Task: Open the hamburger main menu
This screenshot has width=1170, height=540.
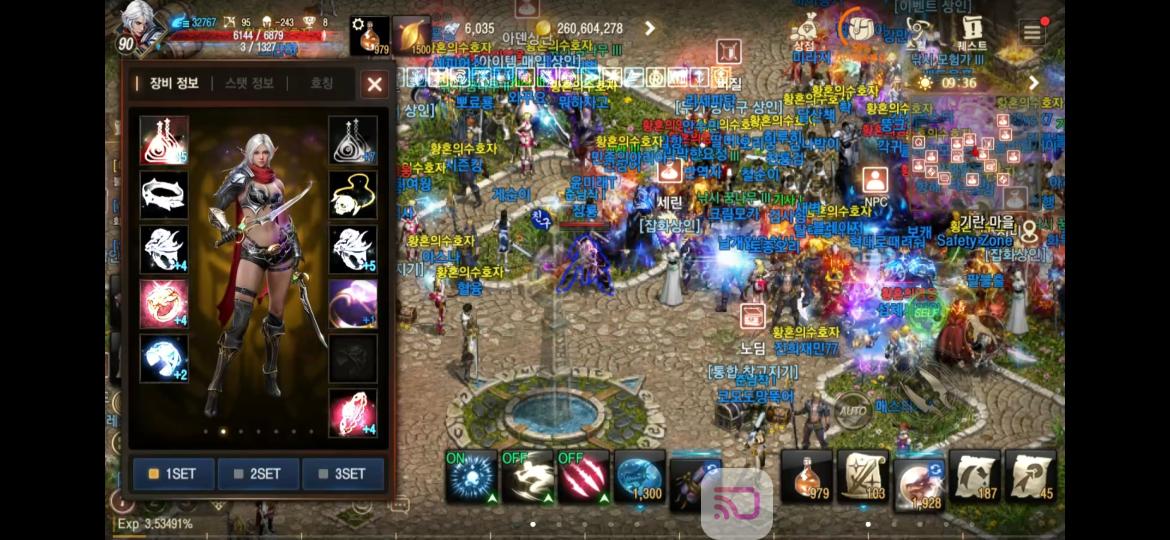Action: [1032, 32]
